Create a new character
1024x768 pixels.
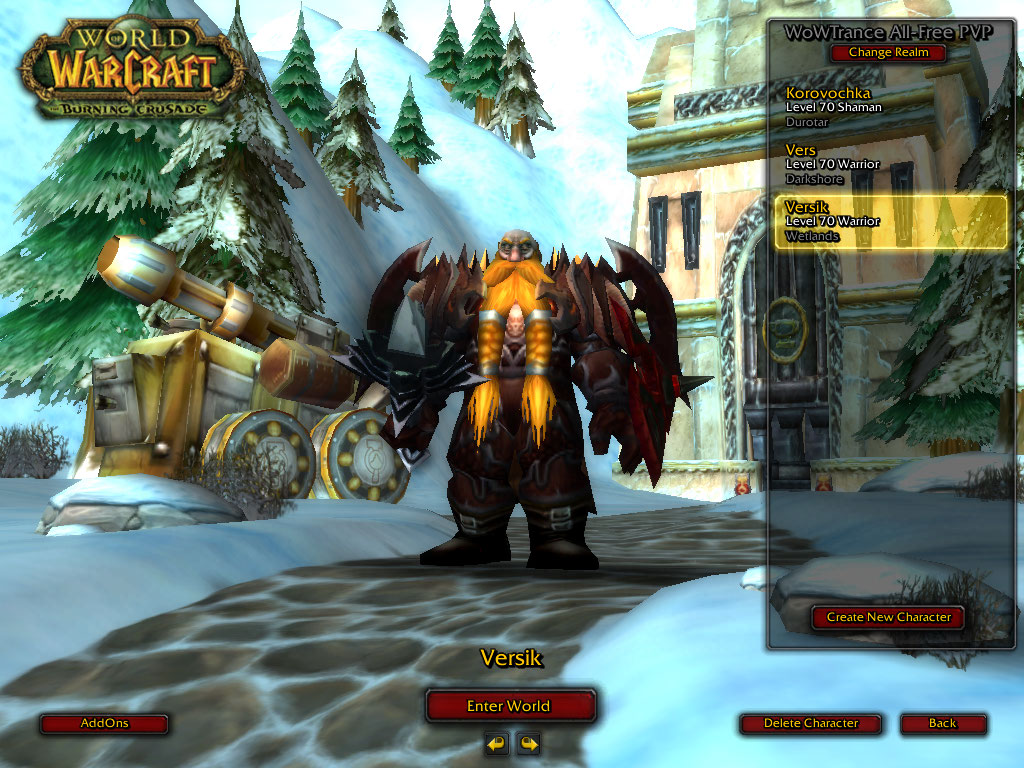pos(888,617)
